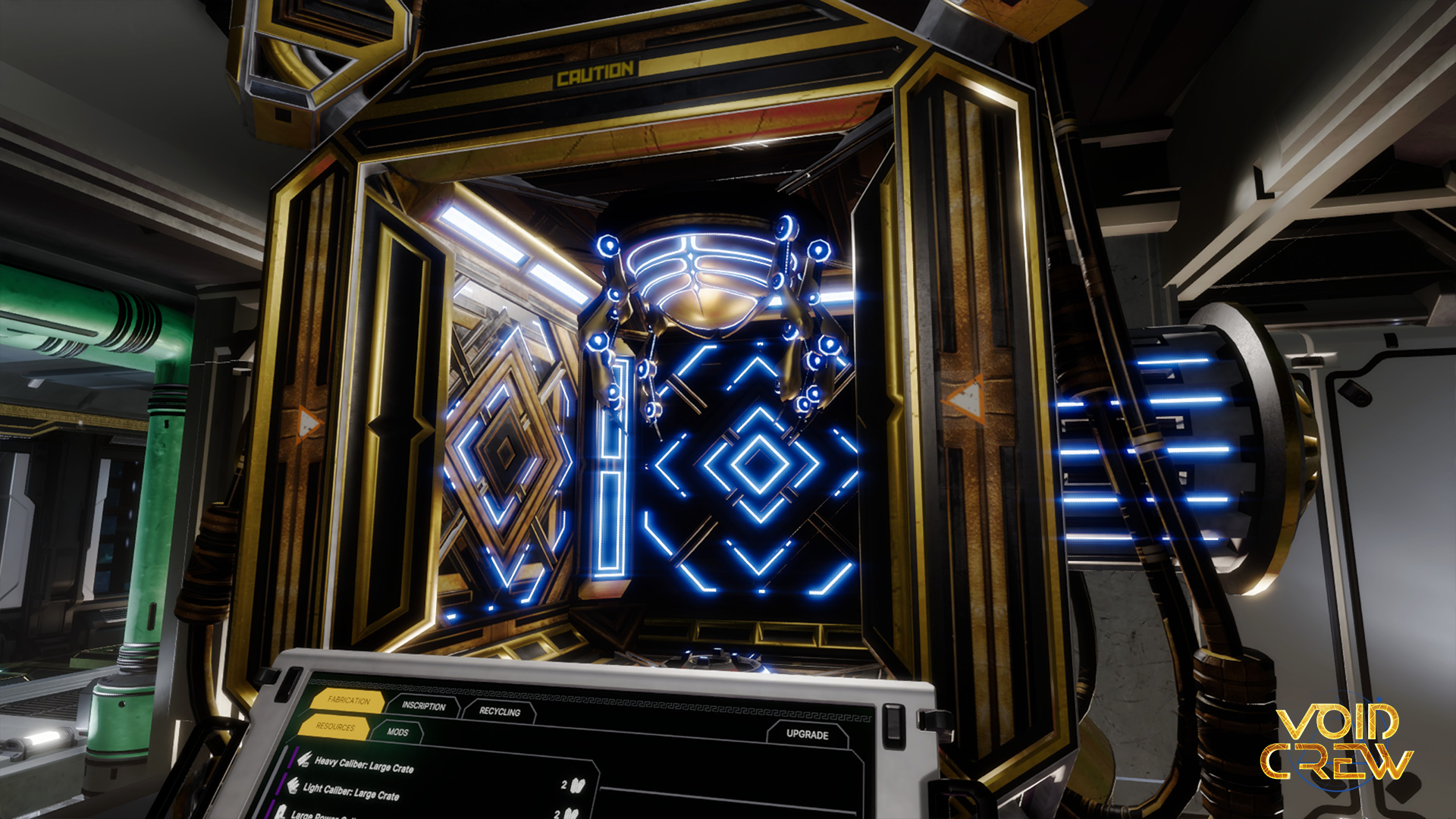Choose the Resources sub-tab
Image resolution: width=1456 pixels, height=819 pixels.
(335, 726)
